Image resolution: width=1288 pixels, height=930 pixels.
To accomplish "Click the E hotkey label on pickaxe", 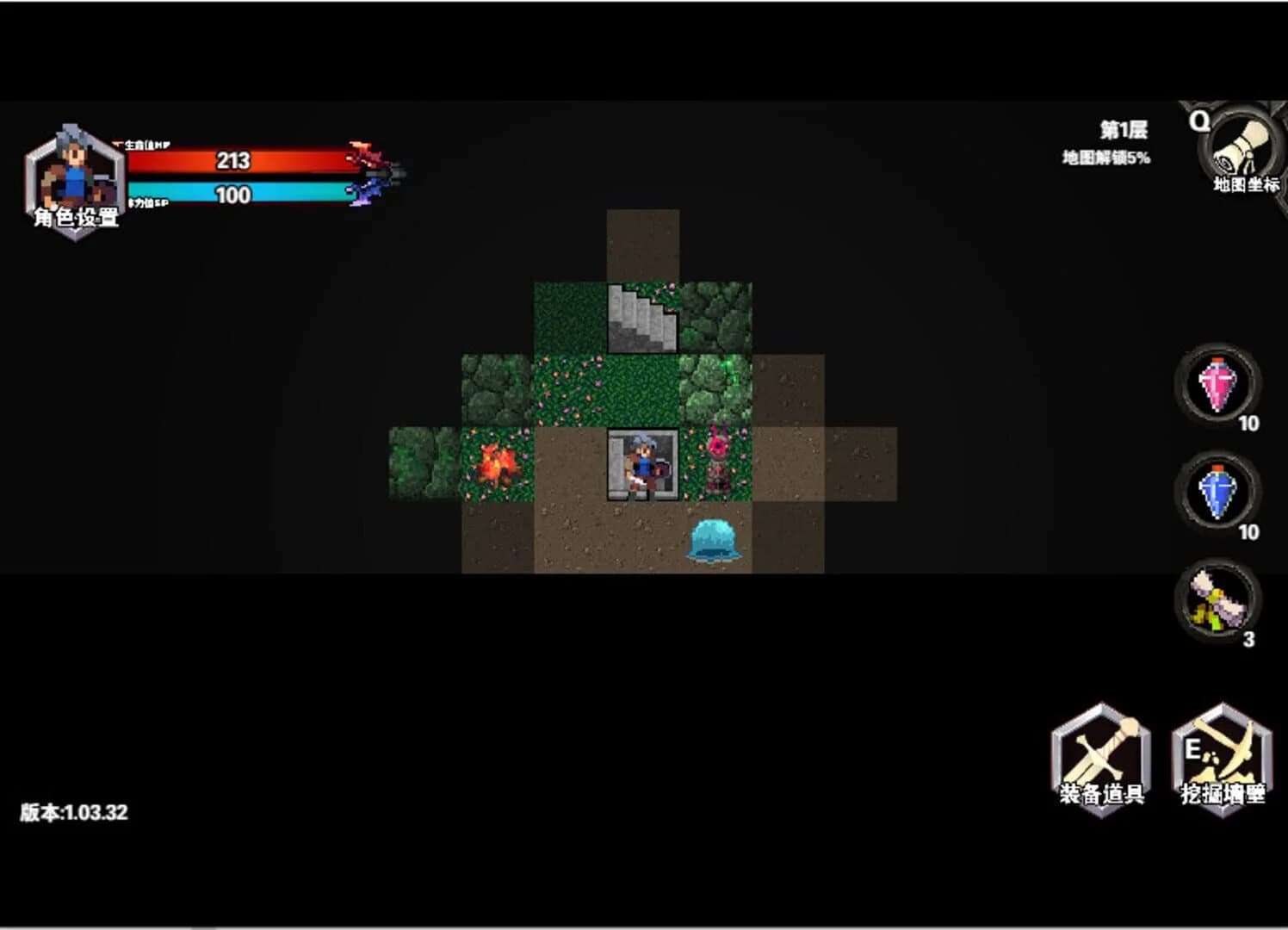I will [1195, 746].
